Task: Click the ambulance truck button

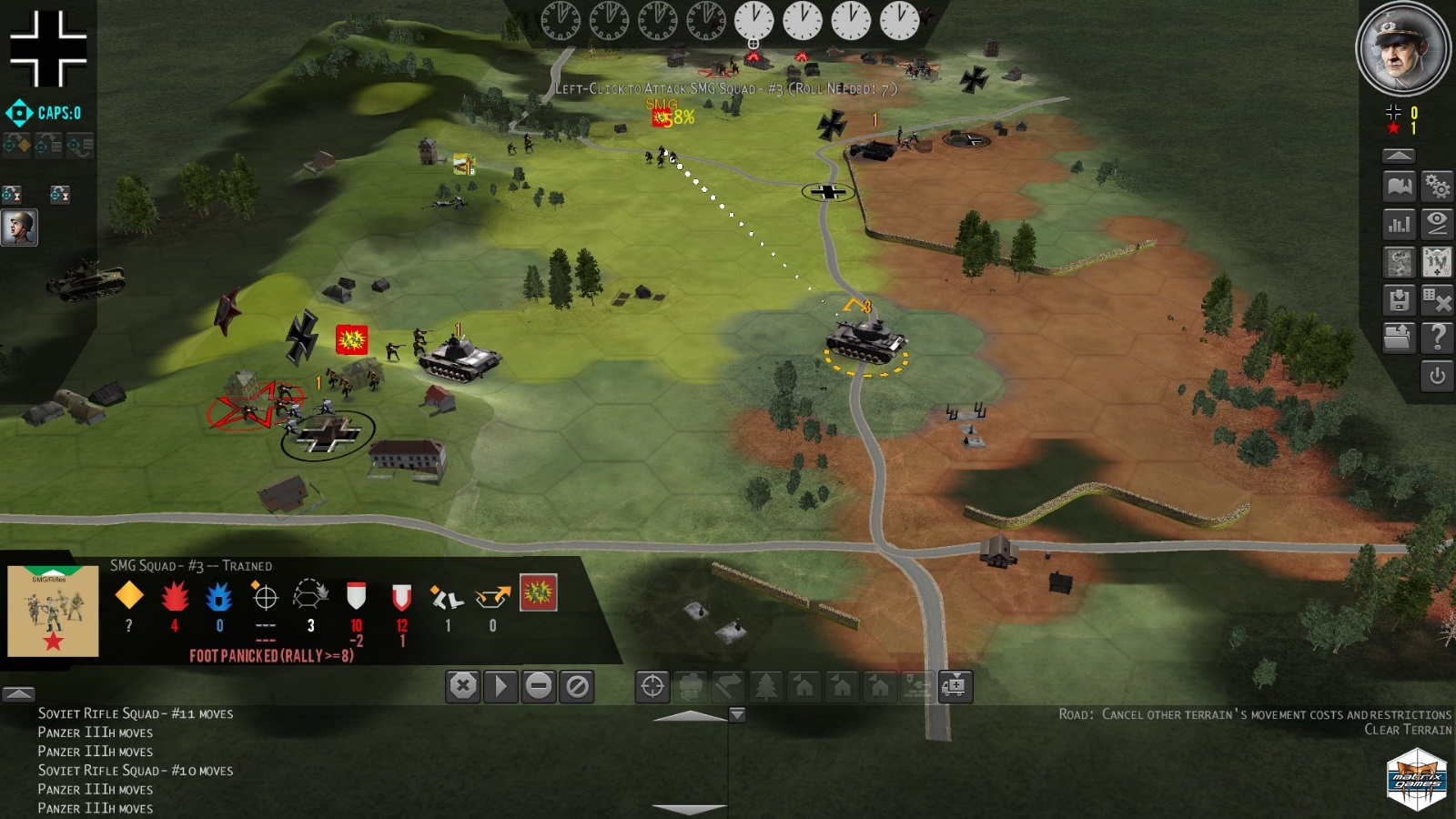Action: [x=955, y=686]
